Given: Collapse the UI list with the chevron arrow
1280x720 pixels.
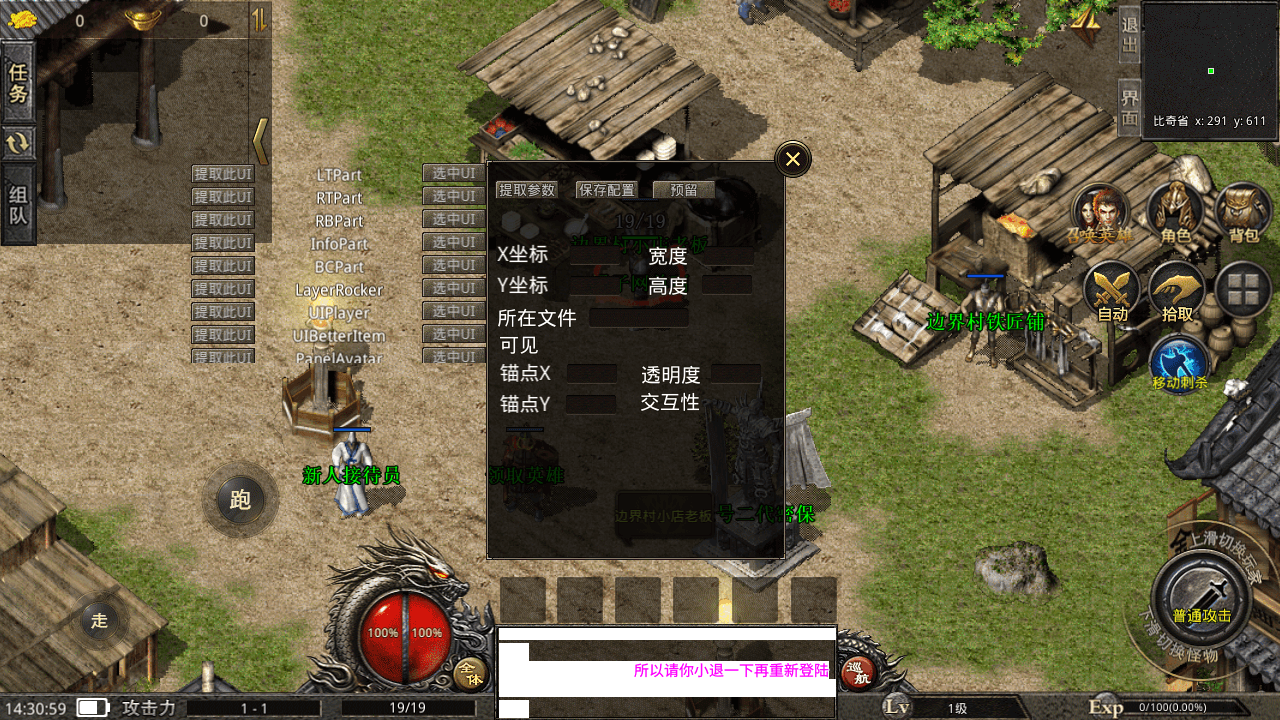Looking at the screenshot, I should [259, 142].
